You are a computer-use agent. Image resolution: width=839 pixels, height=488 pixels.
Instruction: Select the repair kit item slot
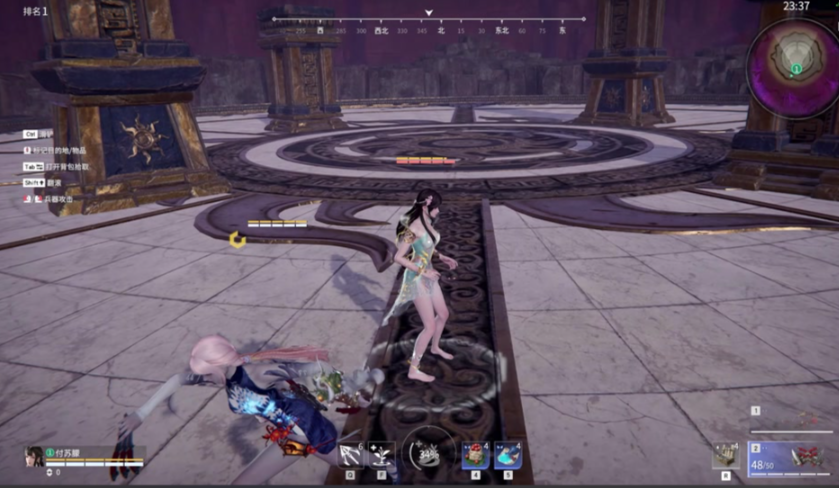[726, 455]
